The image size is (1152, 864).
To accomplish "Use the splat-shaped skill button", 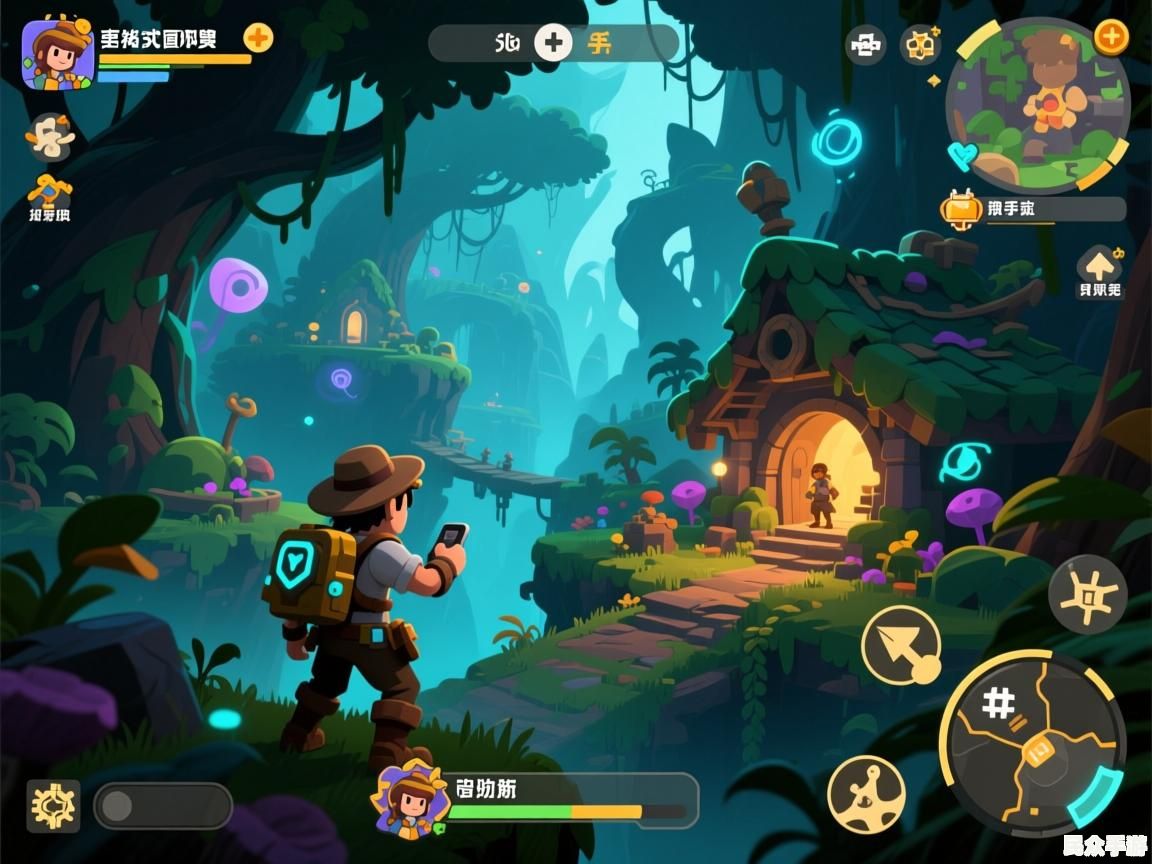I will tap(866, 794).
